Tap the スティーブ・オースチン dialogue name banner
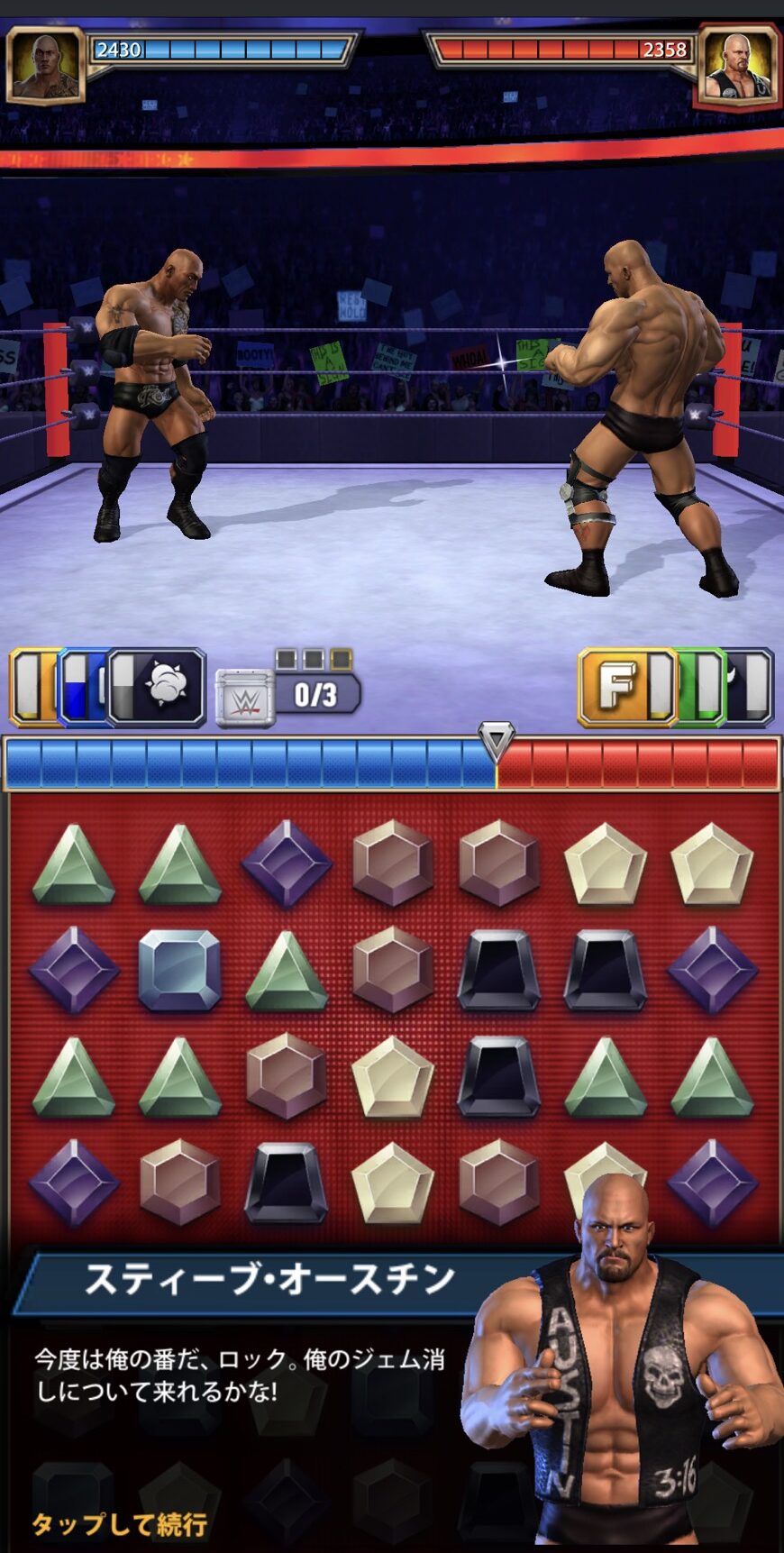The image size is (784, 1553). (x=270, y=1280)
